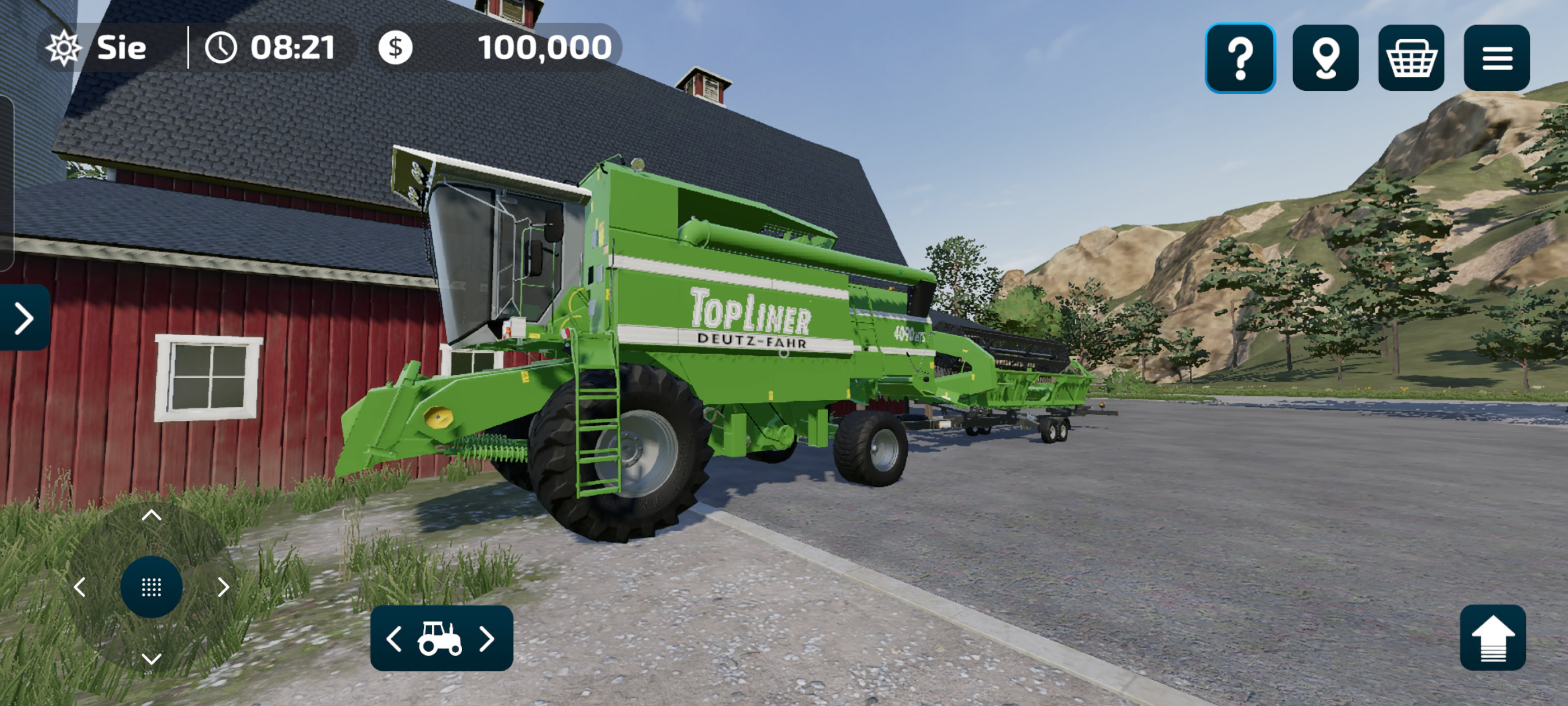Tap the tractor vehicle icon

tap(440, 638)
